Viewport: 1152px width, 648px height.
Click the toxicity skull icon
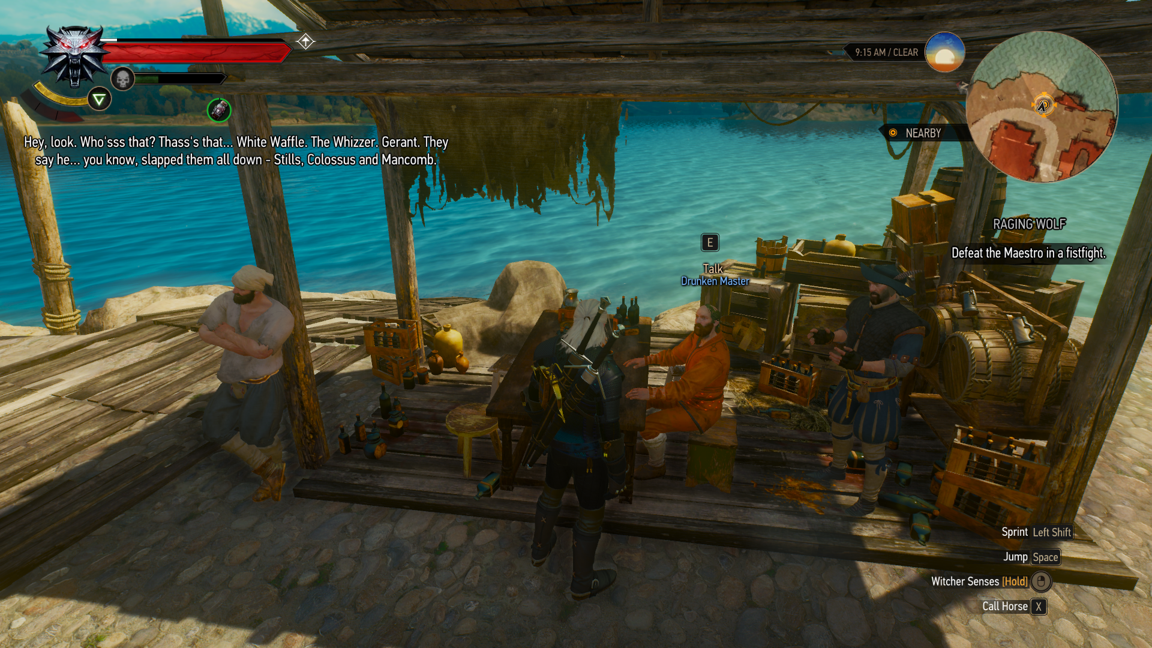123,79
